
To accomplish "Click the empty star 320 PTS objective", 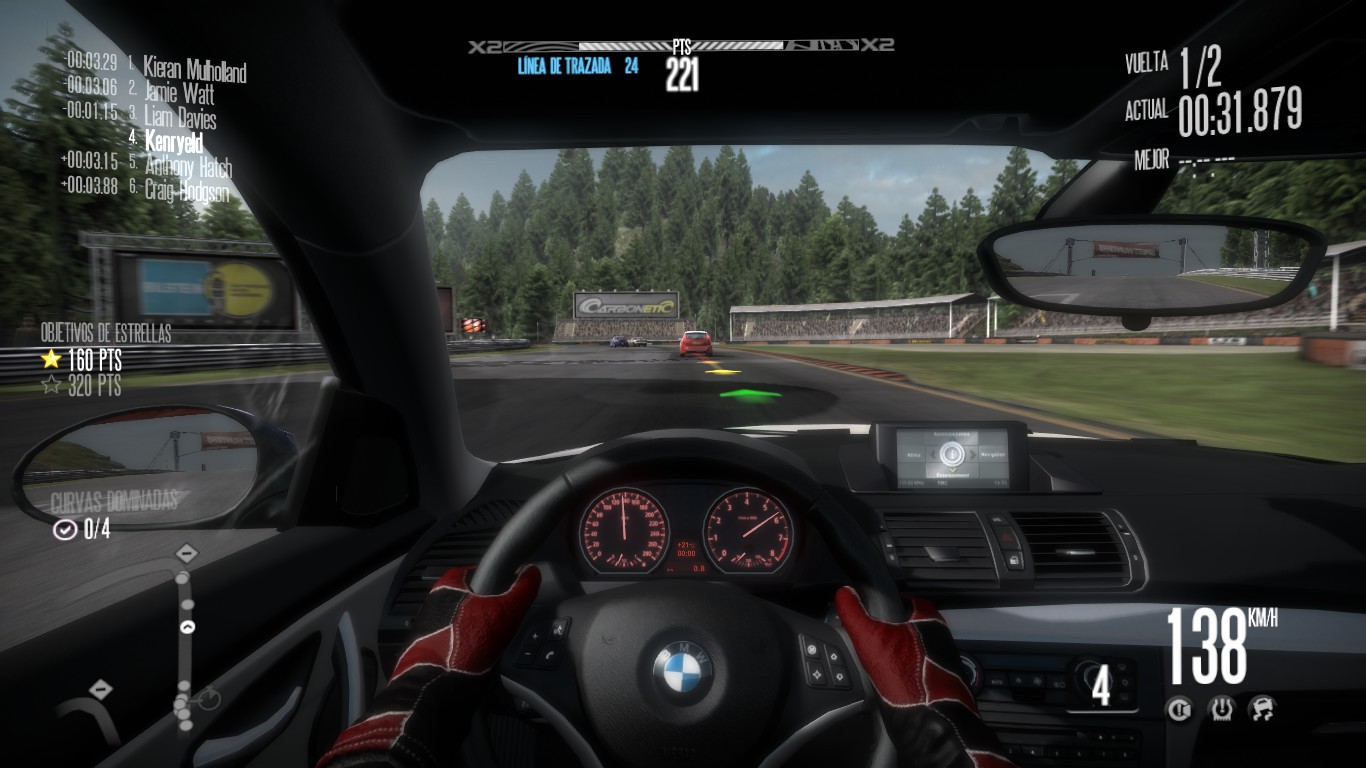I will coord(82,386).
